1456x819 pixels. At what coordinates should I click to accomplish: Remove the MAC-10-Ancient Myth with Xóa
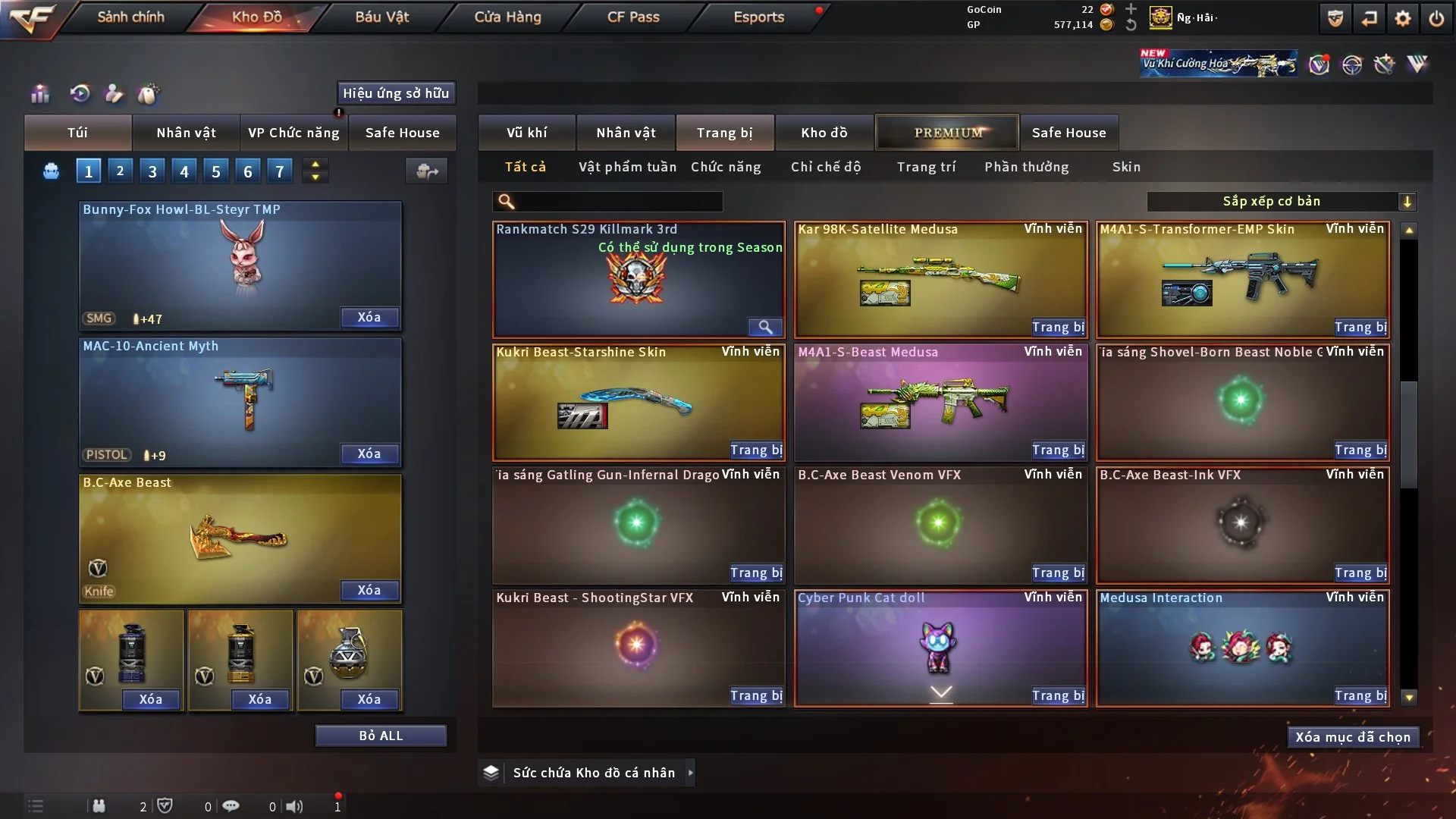click(x=369, y=454)
